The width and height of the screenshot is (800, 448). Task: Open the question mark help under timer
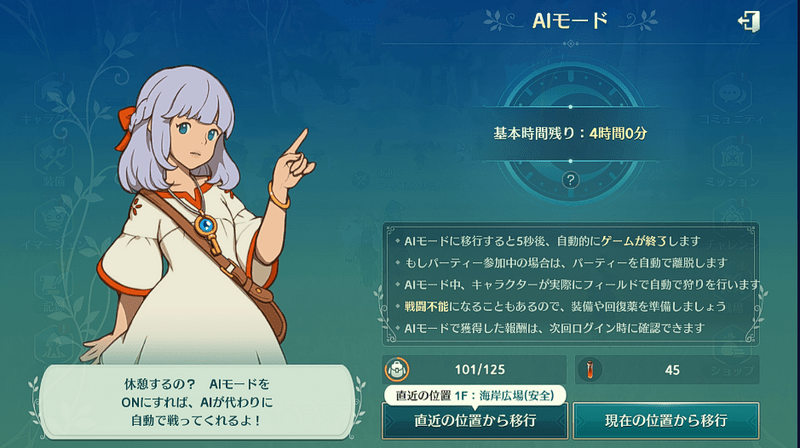(x=571, y=179)
